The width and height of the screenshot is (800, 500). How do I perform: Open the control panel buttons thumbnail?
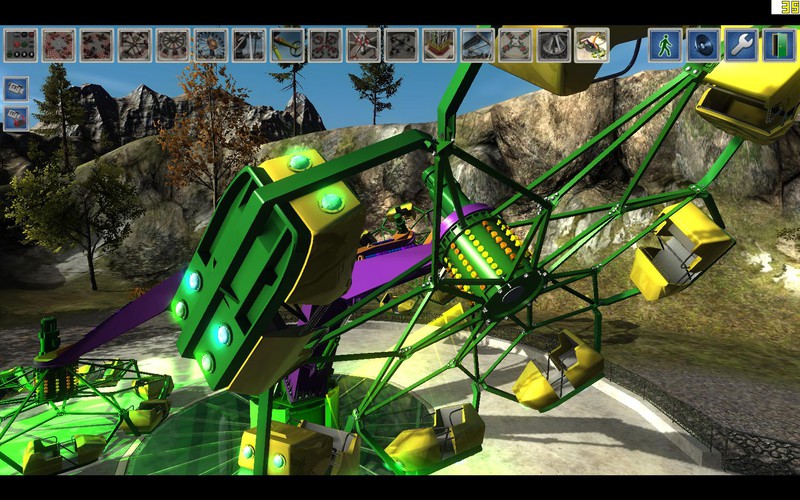(20, 45)
